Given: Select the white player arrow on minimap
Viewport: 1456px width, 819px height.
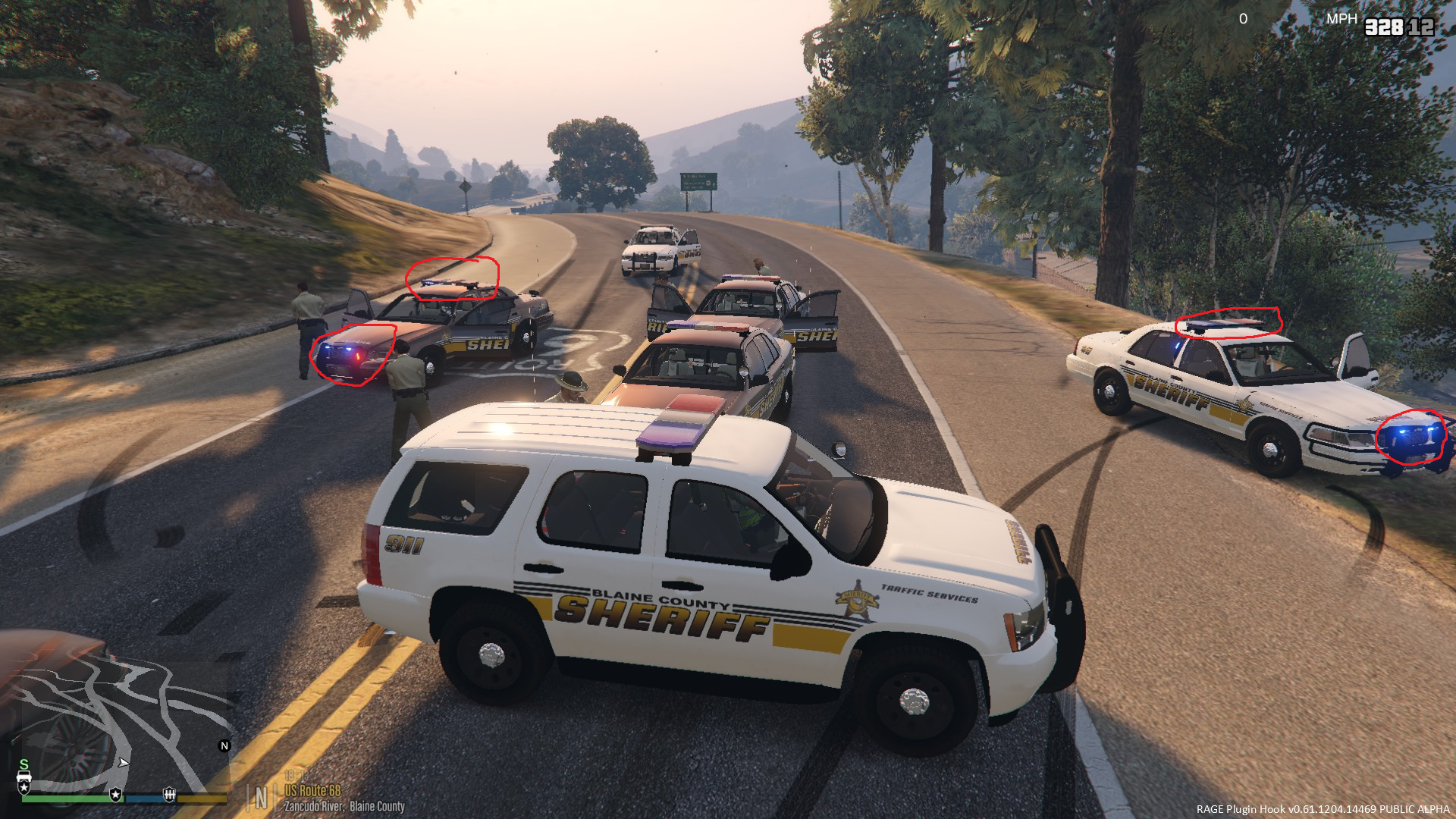Looking at the screenshot, I should coord(124,762).
